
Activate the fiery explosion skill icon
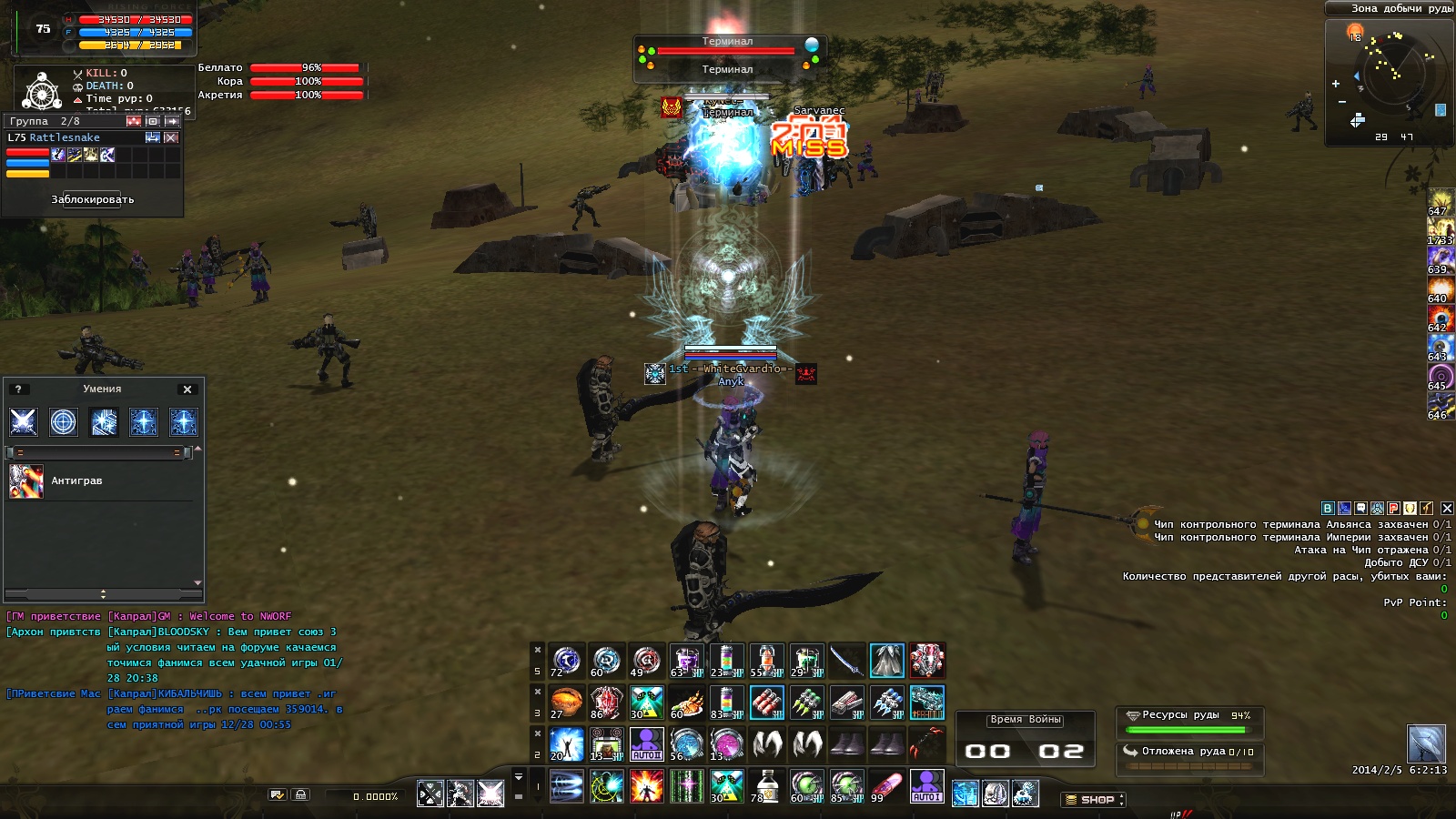(647, 786)
